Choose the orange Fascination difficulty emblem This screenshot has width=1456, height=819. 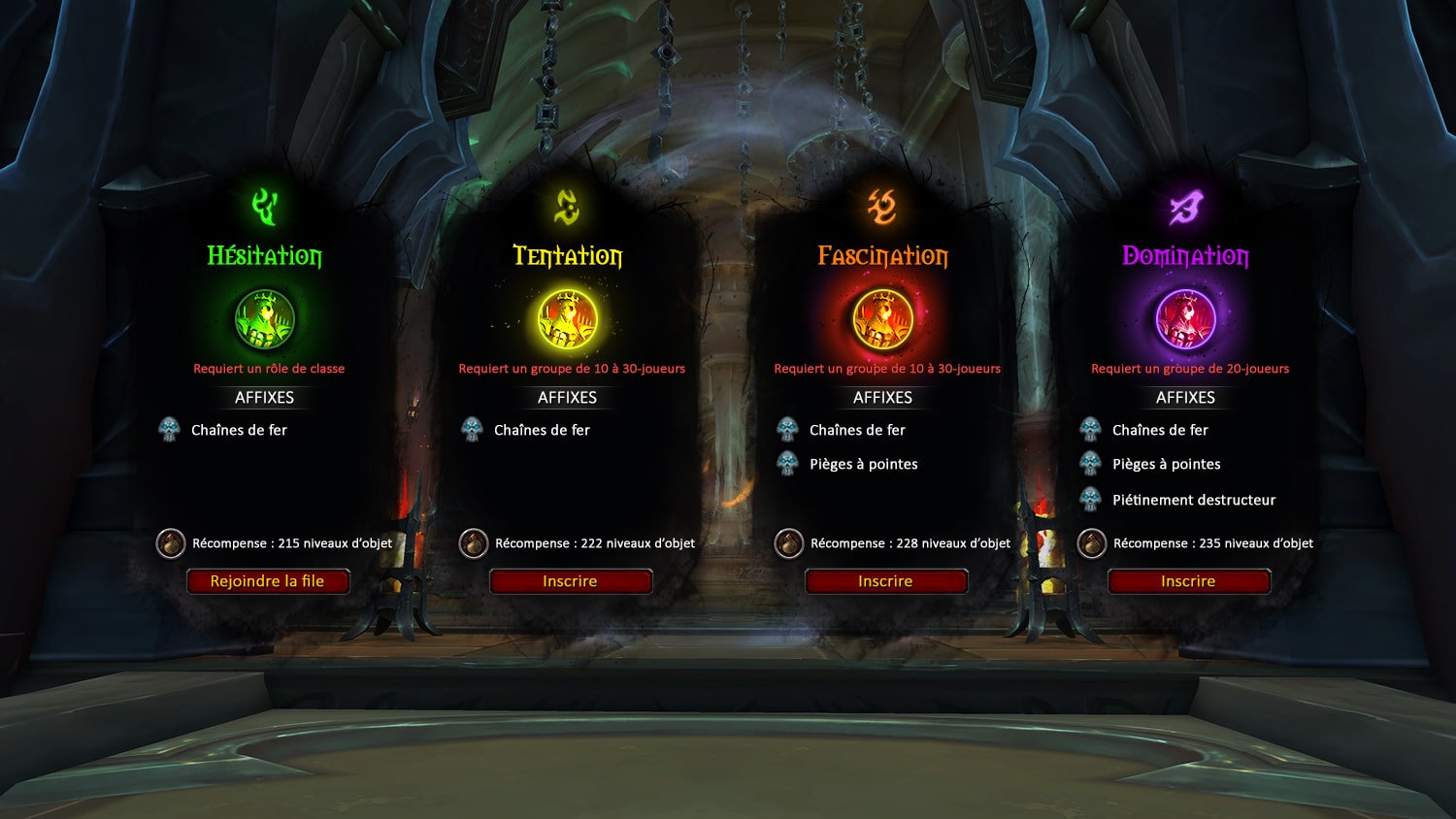point(882,319)
